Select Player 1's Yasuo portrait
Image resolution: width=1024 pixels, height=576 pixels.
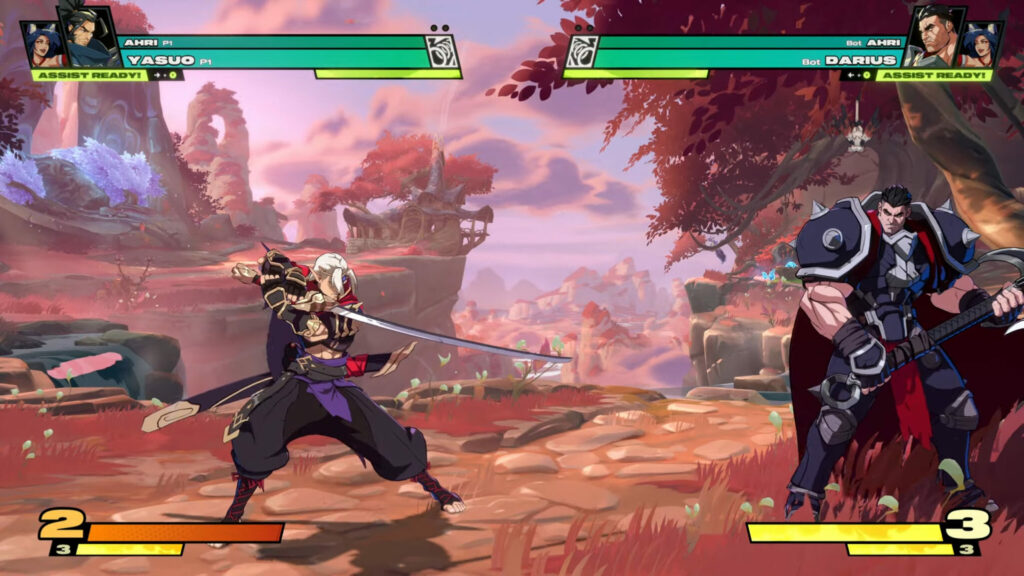(86, 38)
